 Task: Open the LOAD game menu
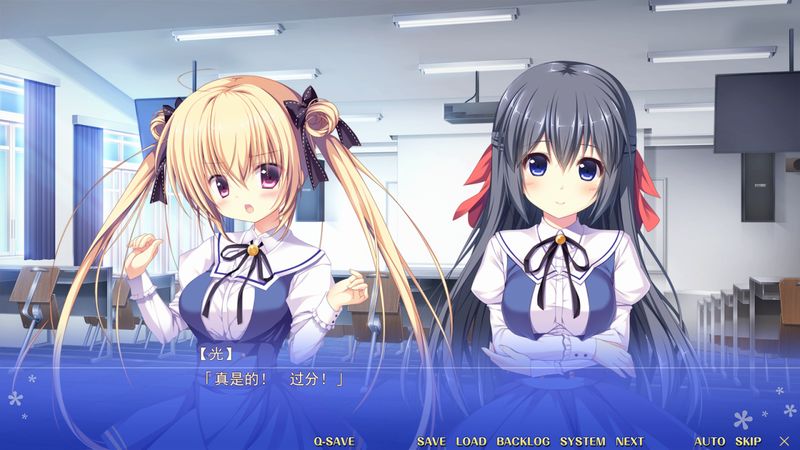471,441
